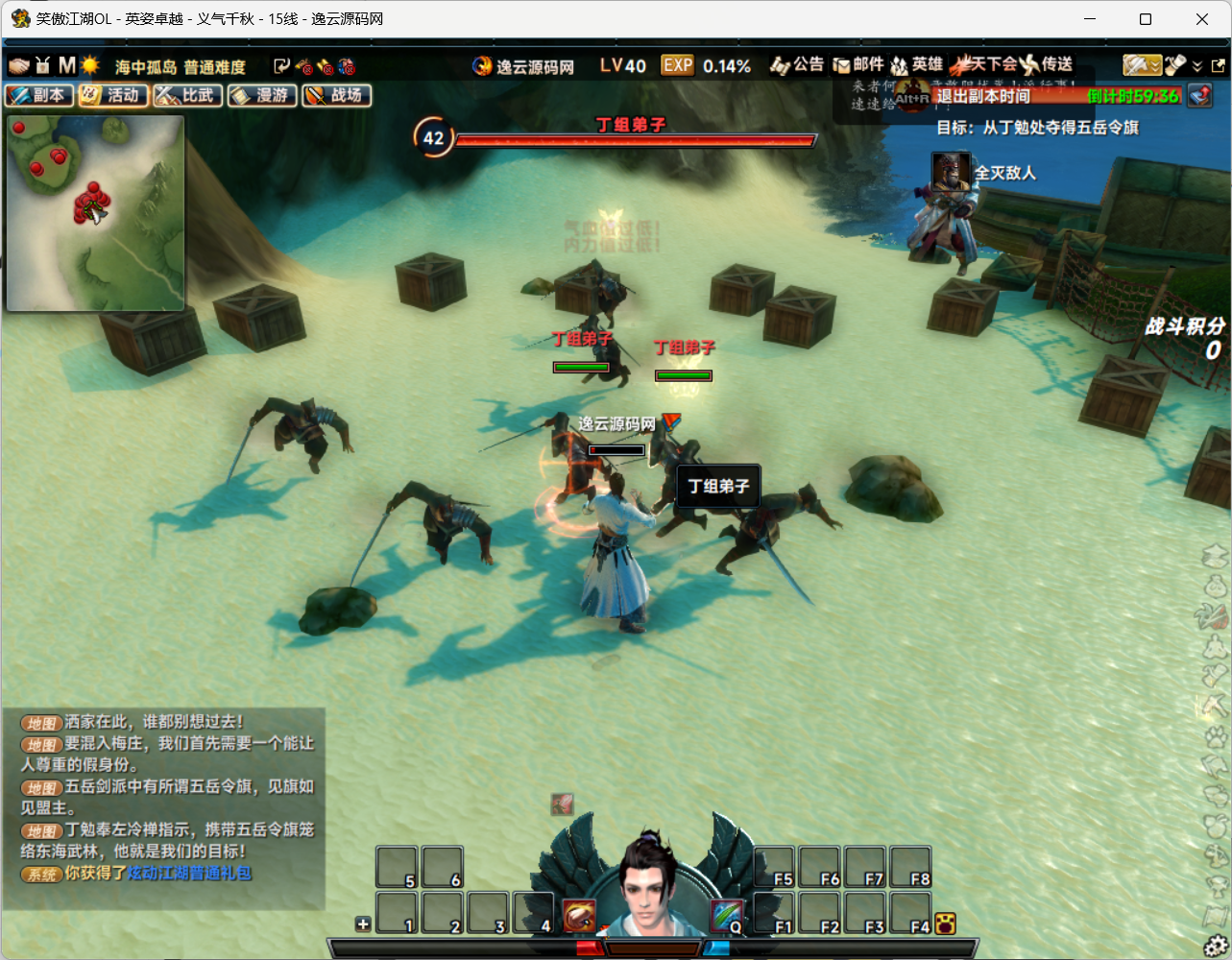Maximize the game window
This screenshot has width=1232, height=960.
pyautogui.click(x=1146, y=19)
